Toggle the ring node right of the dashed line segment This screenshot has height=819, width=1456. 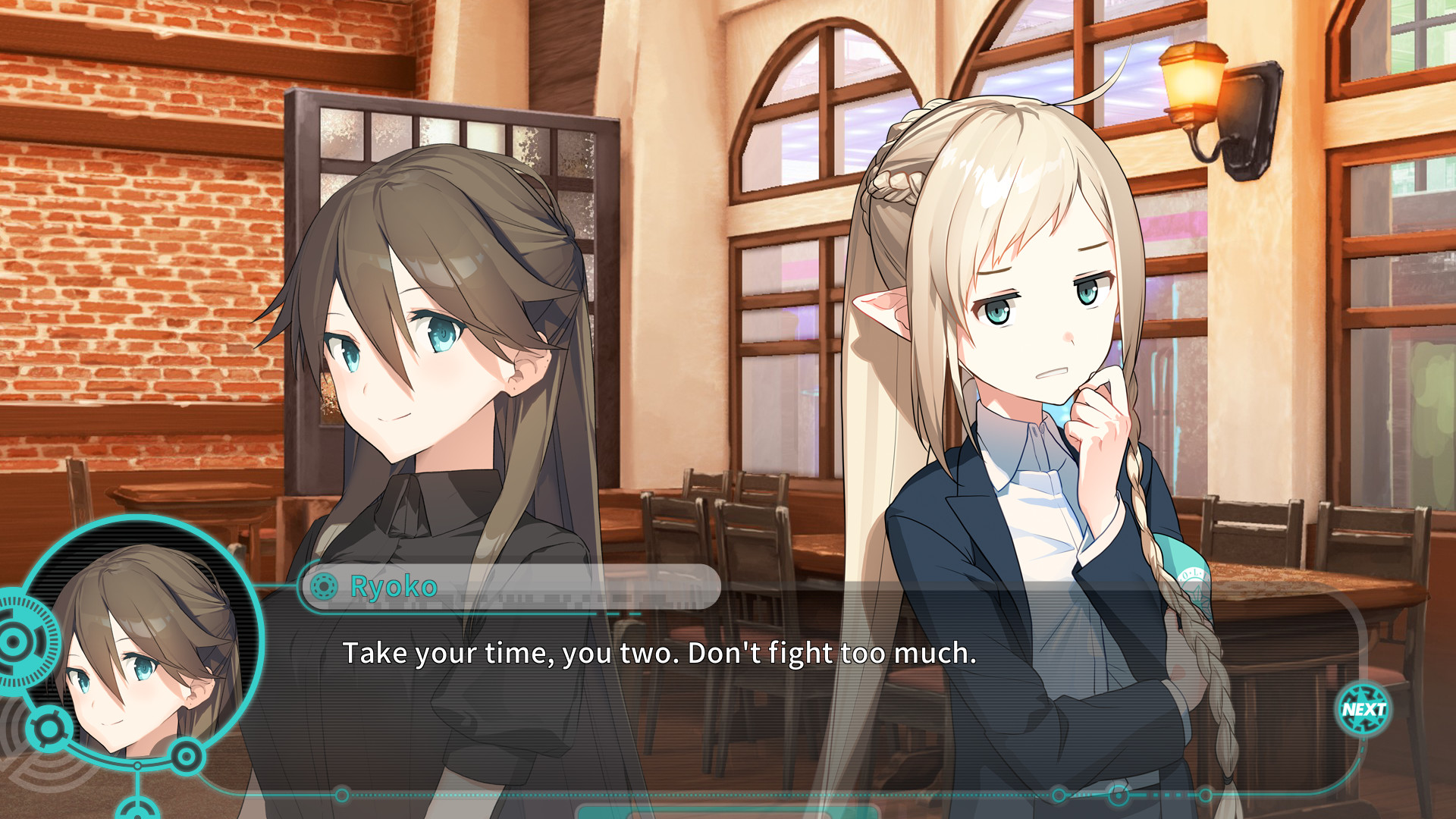[1206, 794]
